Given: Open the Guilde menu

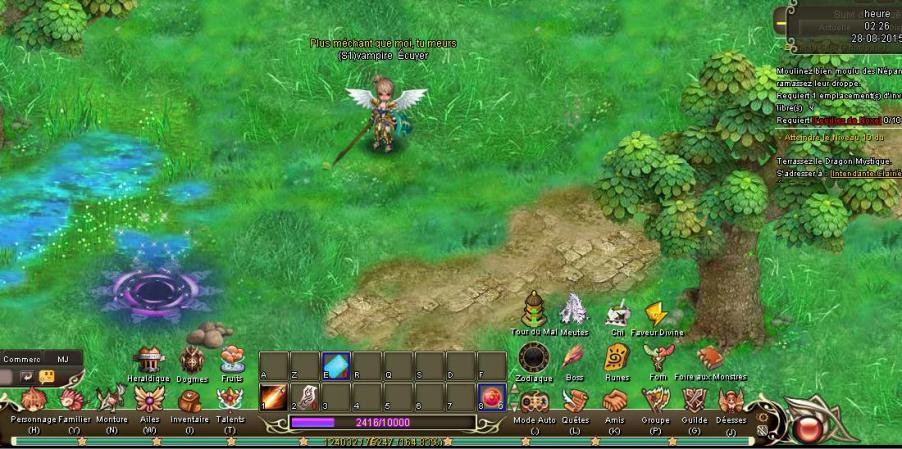Looking at the screenshot, I should 695,402.
